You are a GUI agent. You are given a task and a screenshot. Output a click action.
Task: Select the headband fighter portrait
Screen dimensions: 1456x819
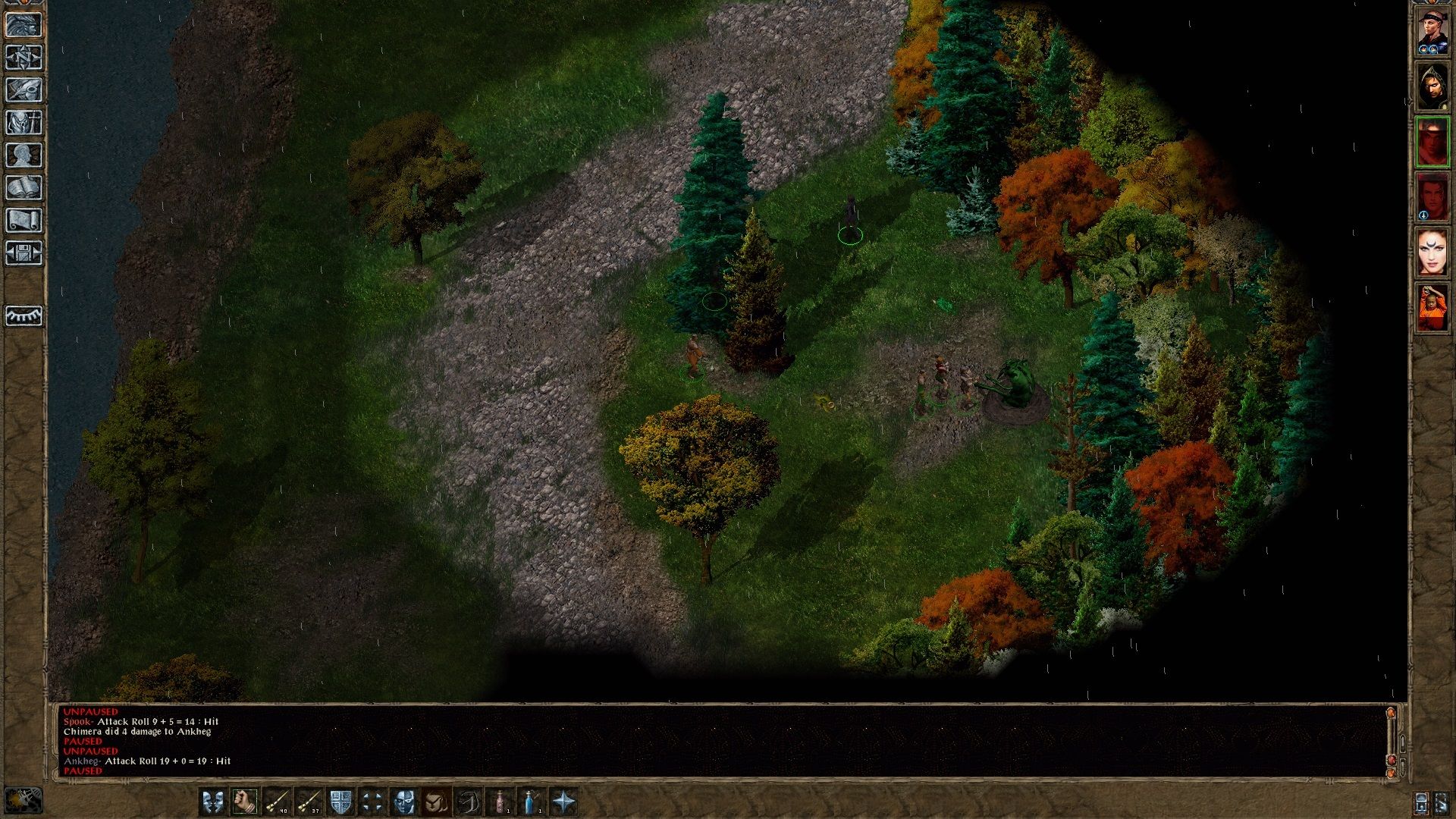pyautogui.click(x=1432, y=32)
